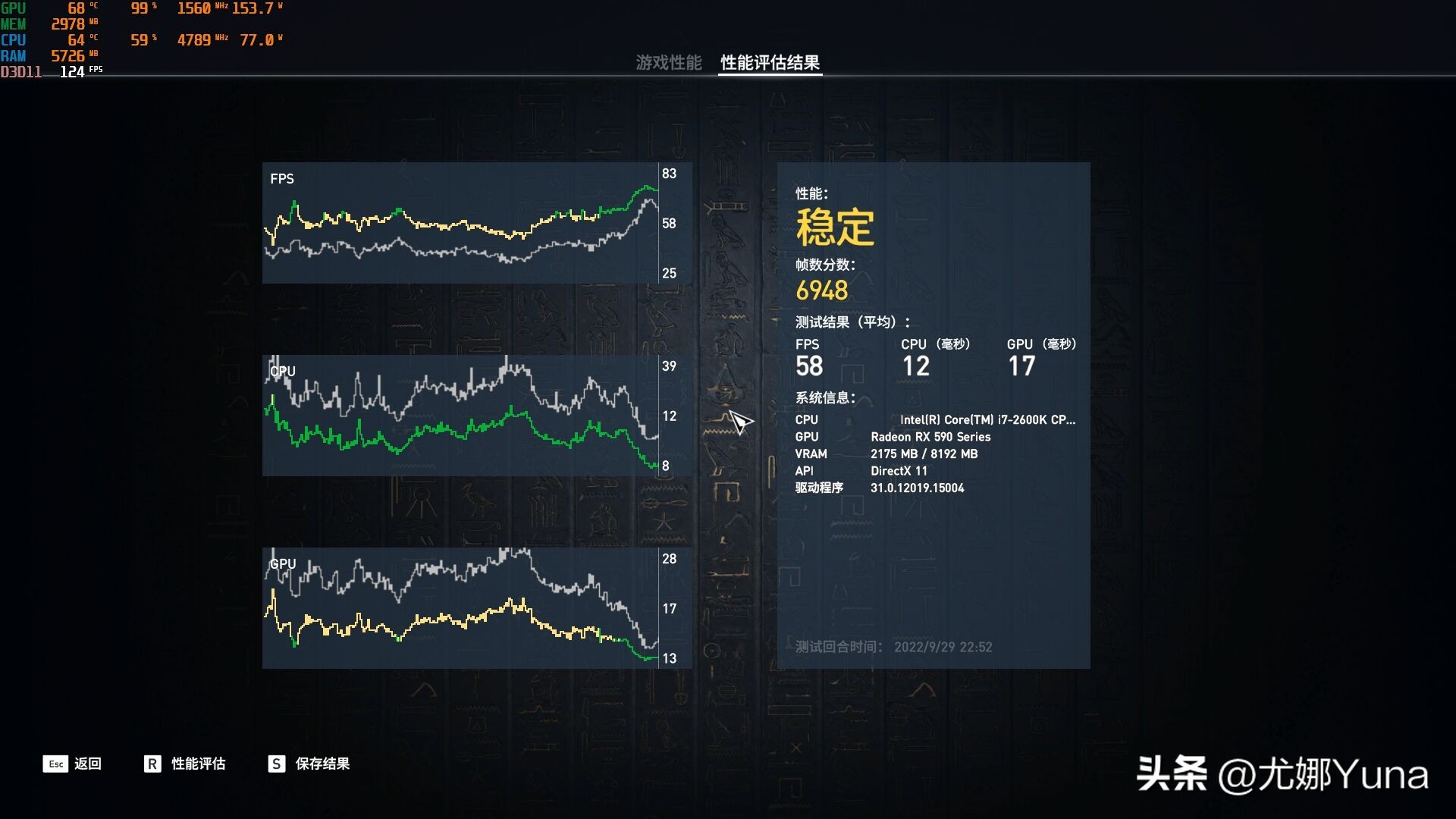Select the 性能评估结果 tab

pos(769,64)
